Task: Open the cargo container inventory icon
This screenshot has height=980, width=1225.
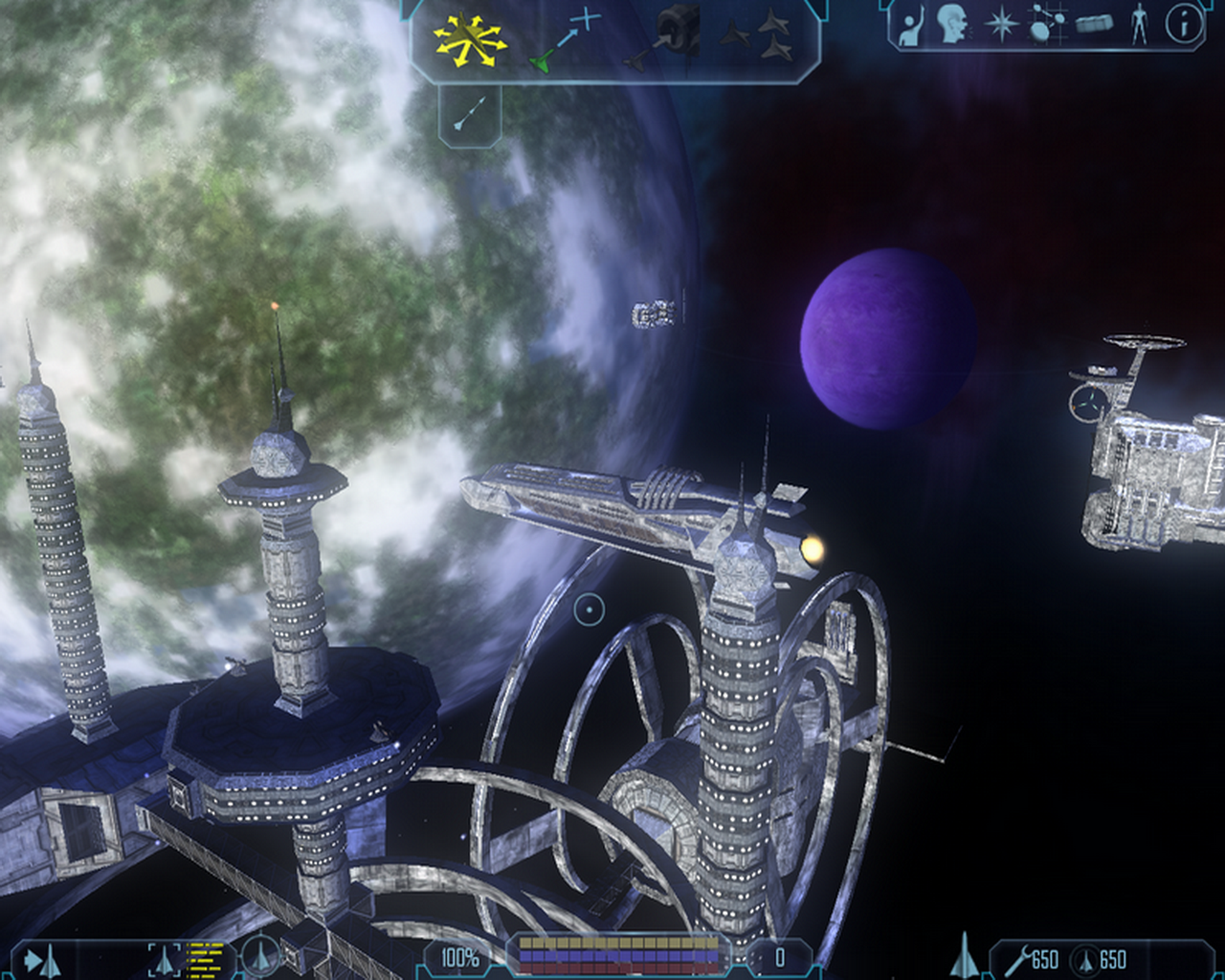Action: coord(1094,25)
